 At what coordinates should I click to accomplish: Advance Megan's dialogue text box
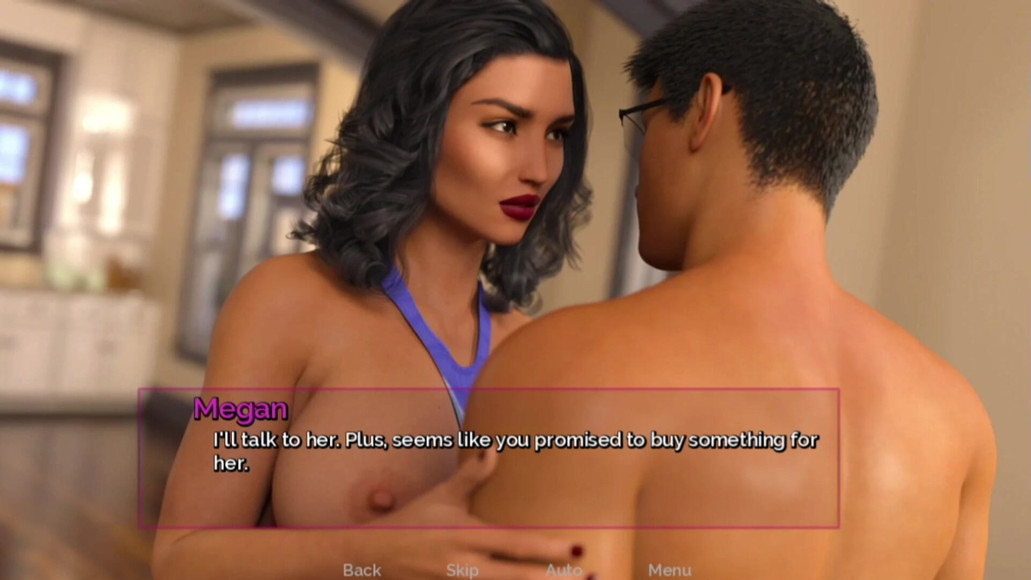coord(488,458)
